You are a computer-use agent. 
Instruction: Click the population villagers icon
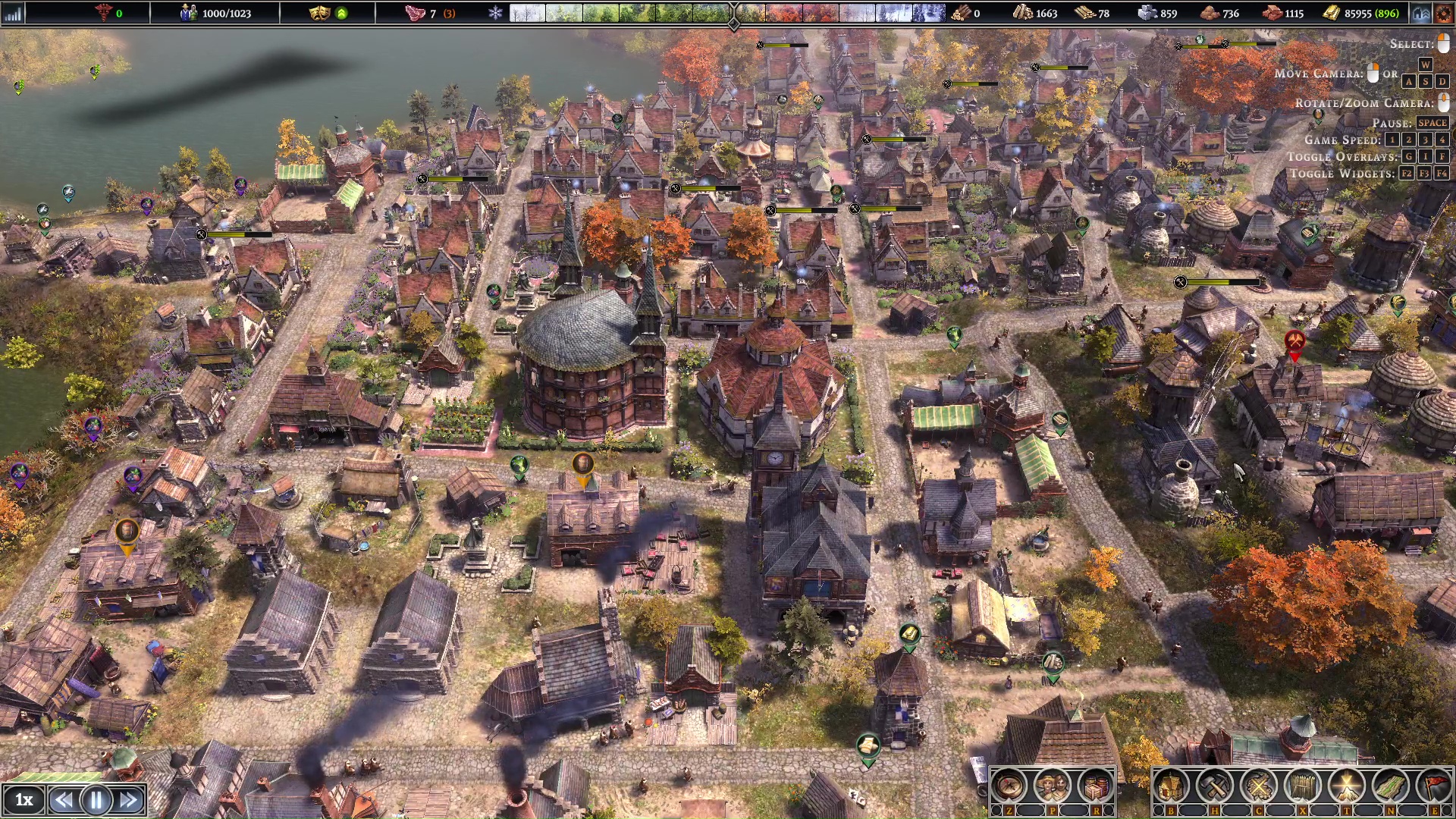click(x=188, y=13)
